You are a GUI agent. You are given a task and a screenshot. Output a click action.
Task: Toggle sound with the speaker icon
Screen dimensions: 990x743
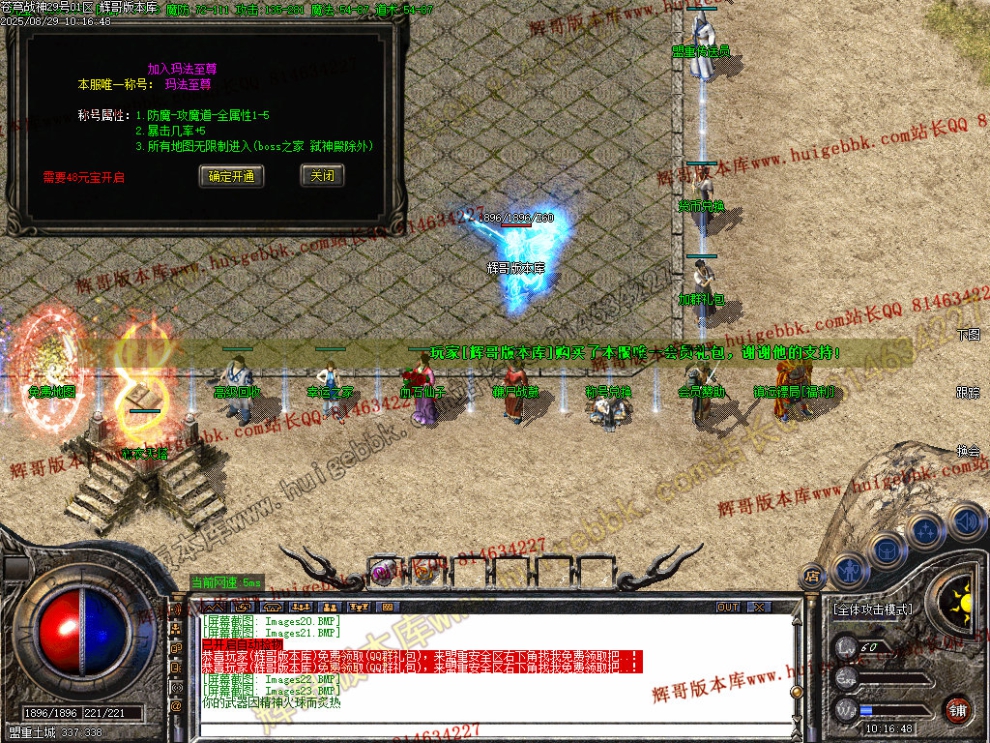[x=965, y=520]
